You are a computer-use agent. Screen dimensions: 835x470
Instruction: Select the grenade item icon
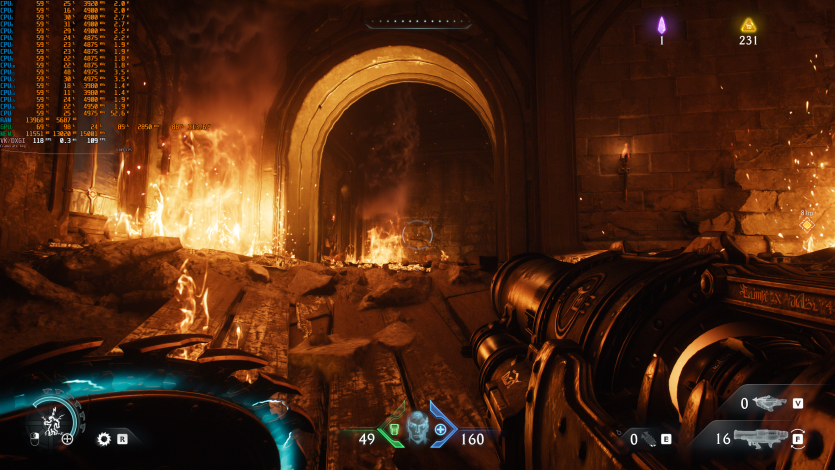pos(649,438)
